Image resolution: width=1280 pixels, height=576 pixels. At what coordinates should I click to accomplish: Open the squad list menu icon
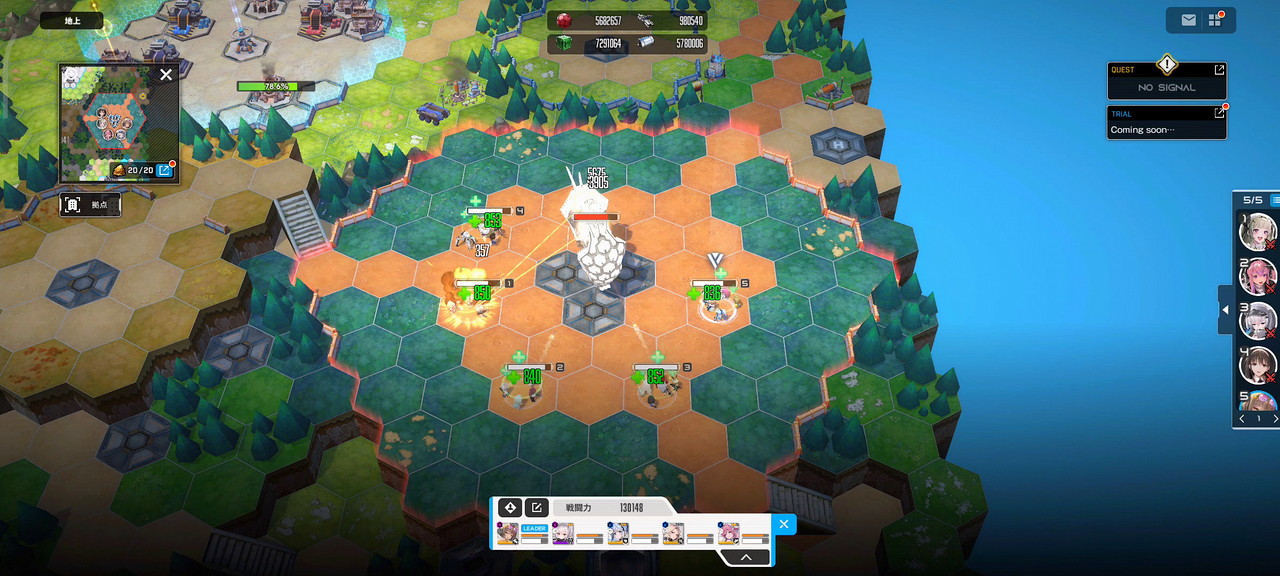point(1275,200)
